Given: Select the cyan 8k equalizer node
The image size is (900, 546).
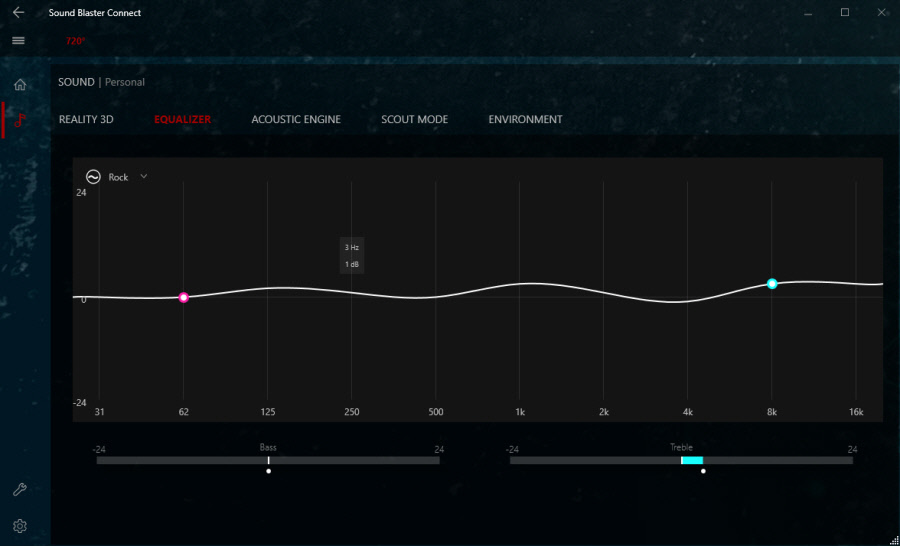Looking at the screenshot, I should tap(772, 284).
